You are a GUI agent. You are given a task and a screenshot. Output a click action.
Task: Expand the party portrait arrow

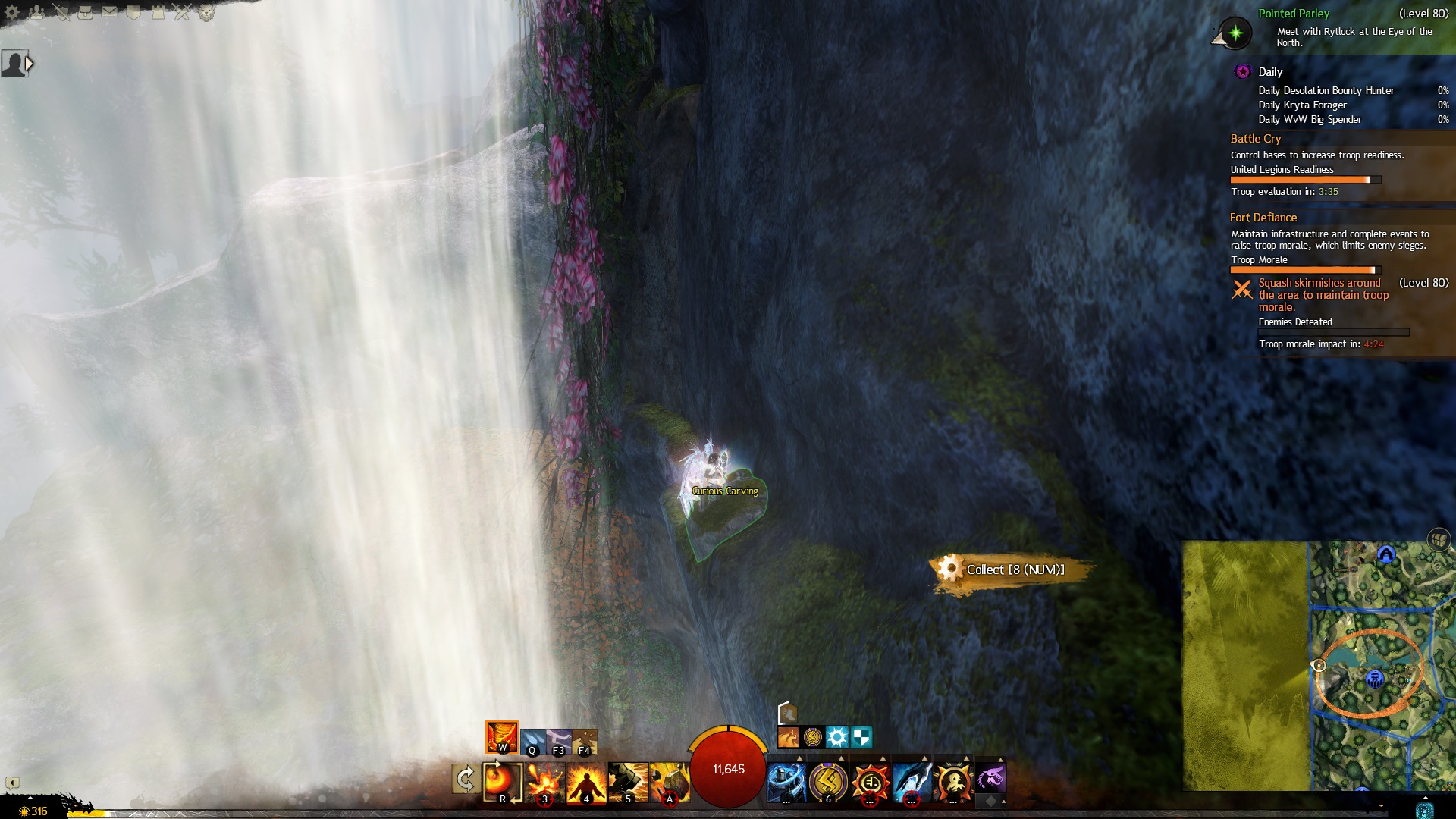(x=30, y=64)
